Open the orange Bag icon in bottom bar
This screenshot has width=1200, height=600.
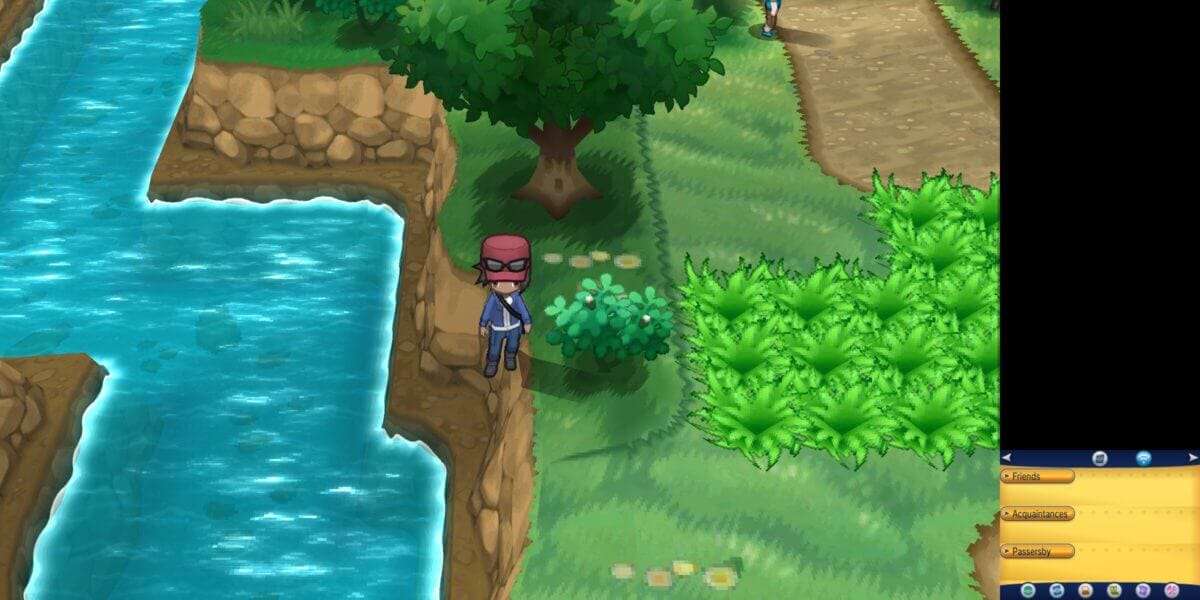[1085, 591]
